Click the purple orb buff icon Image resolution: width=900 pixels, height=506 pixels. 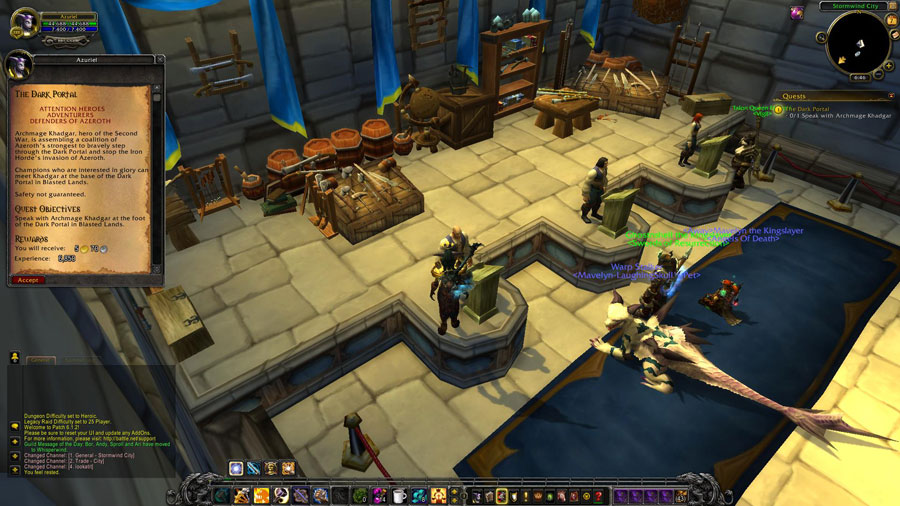[797, 12]
